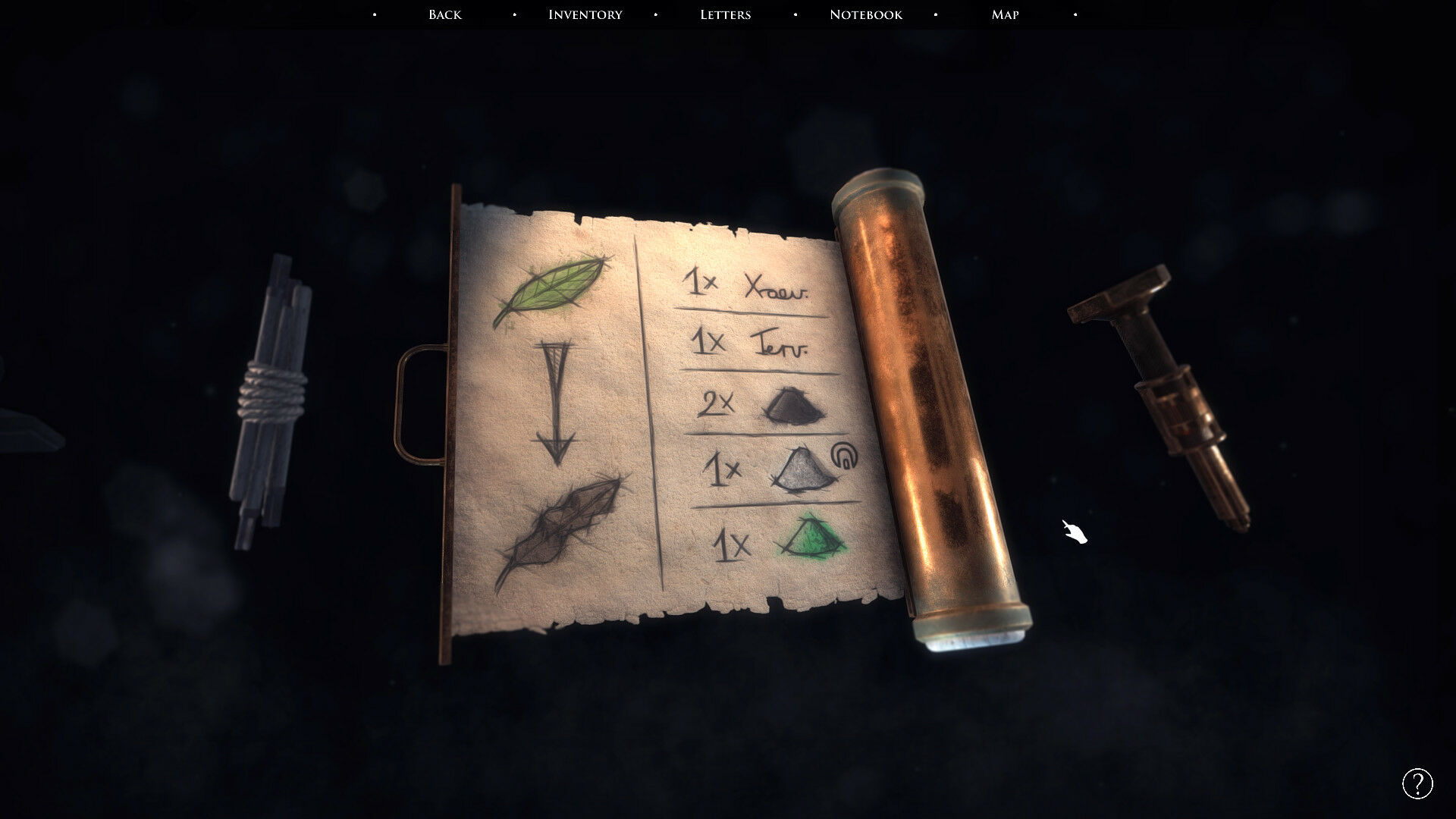Open the Inventory menu

click(585, 14)
